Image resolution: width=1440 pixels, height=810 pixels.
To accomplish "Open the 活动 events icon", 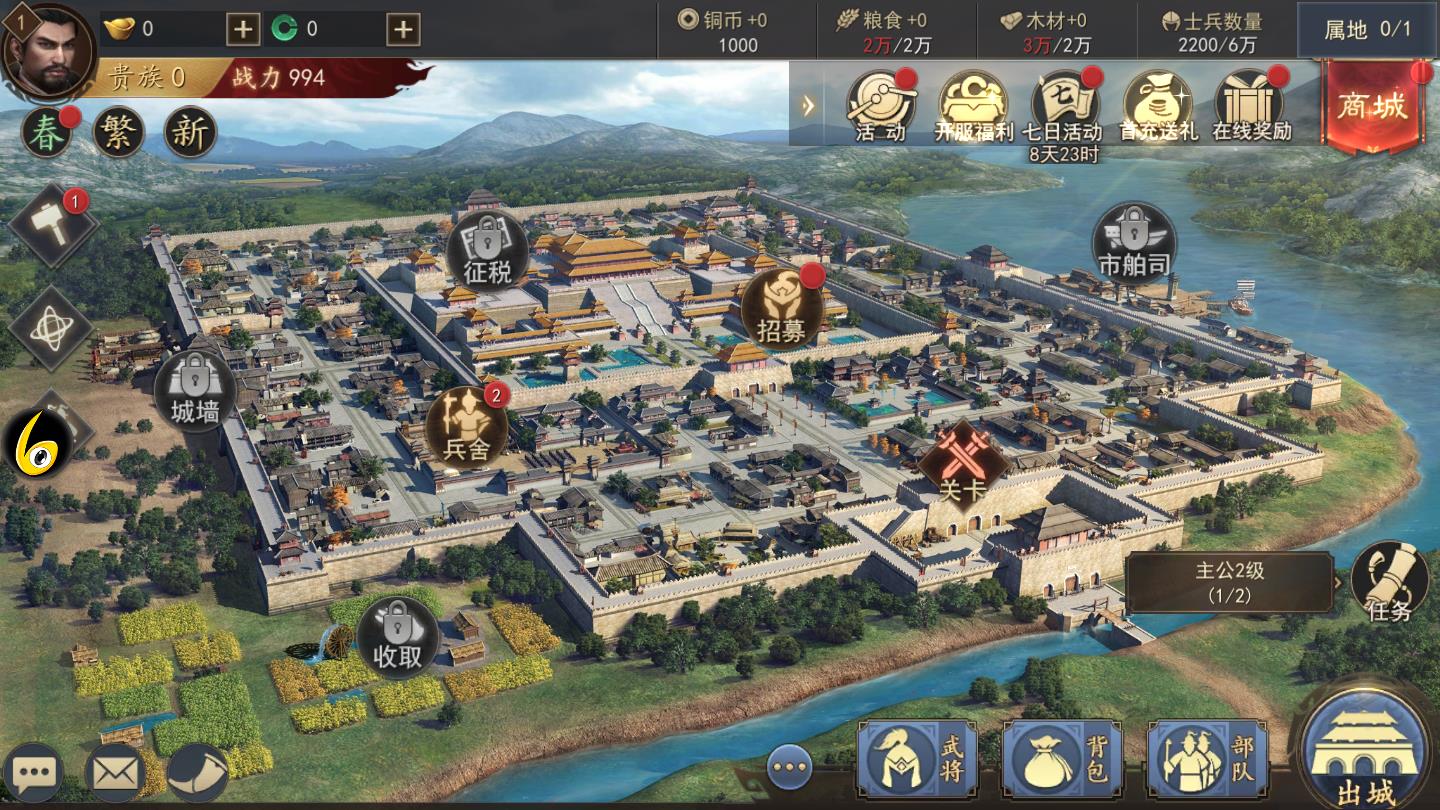I will click(x=880, y=104).
